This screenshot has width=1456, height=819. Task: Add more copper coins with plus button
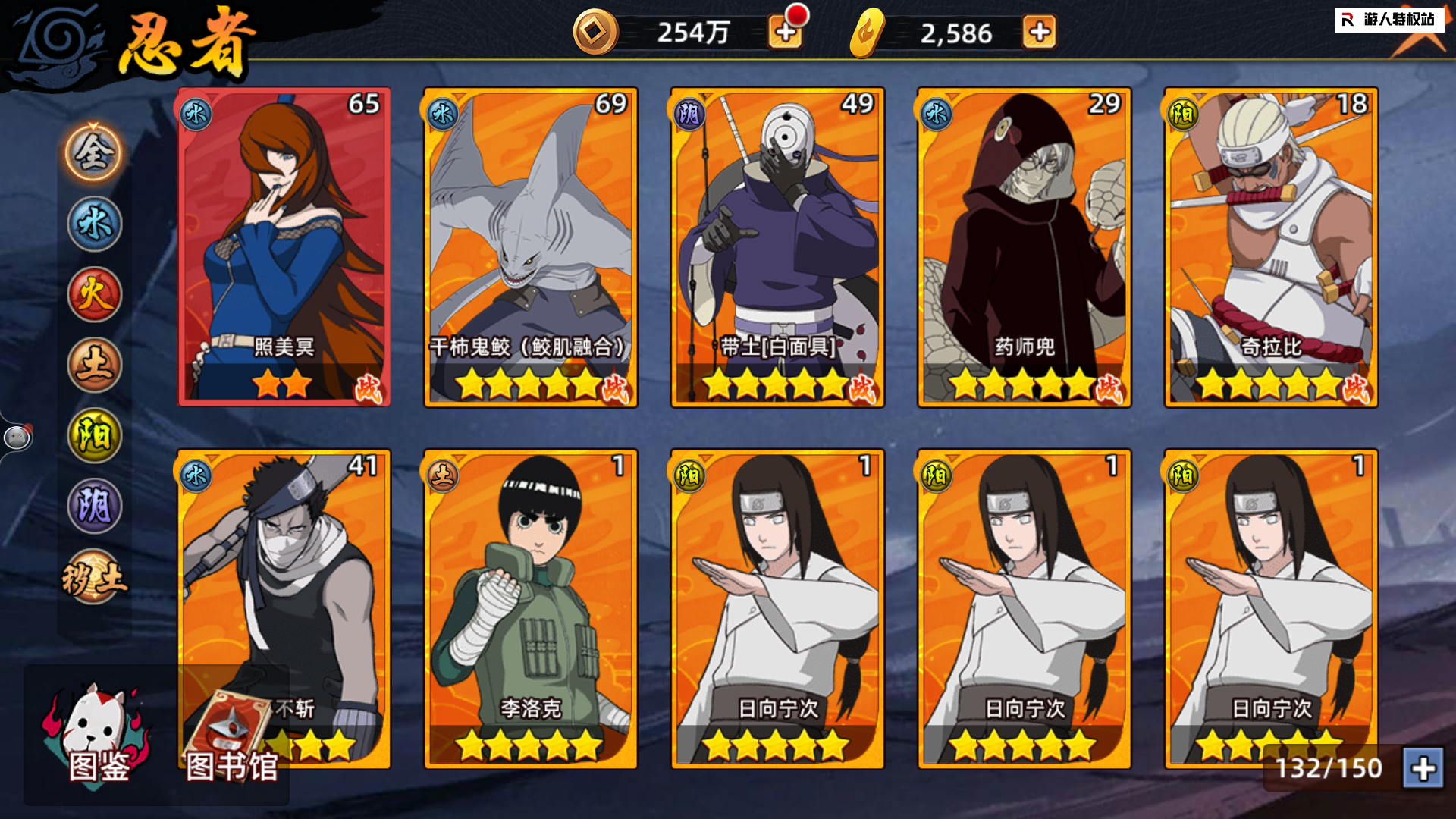(786, 33)
